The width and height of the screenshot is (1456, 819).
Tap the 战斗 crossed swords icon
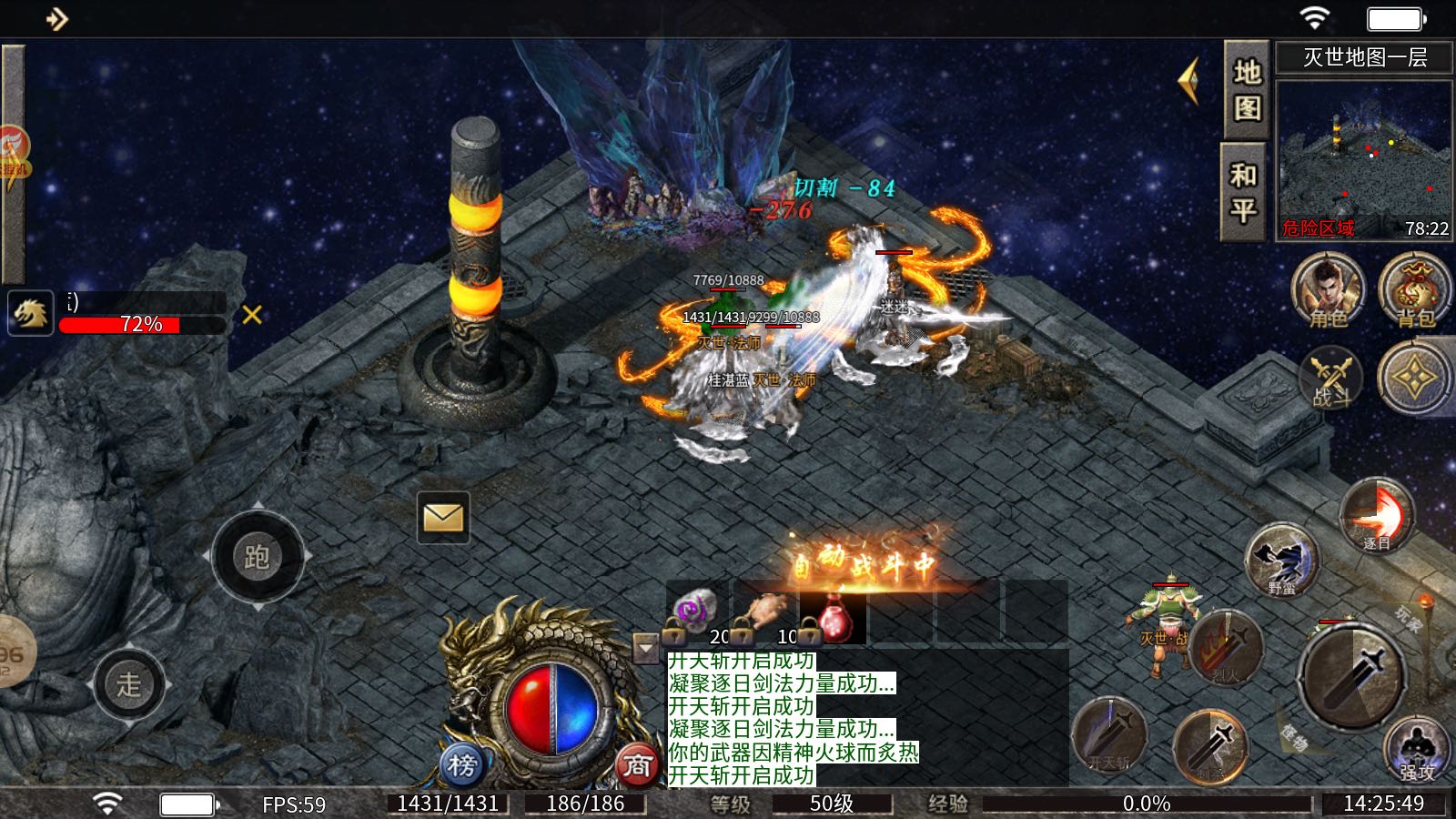(1330, 379)
